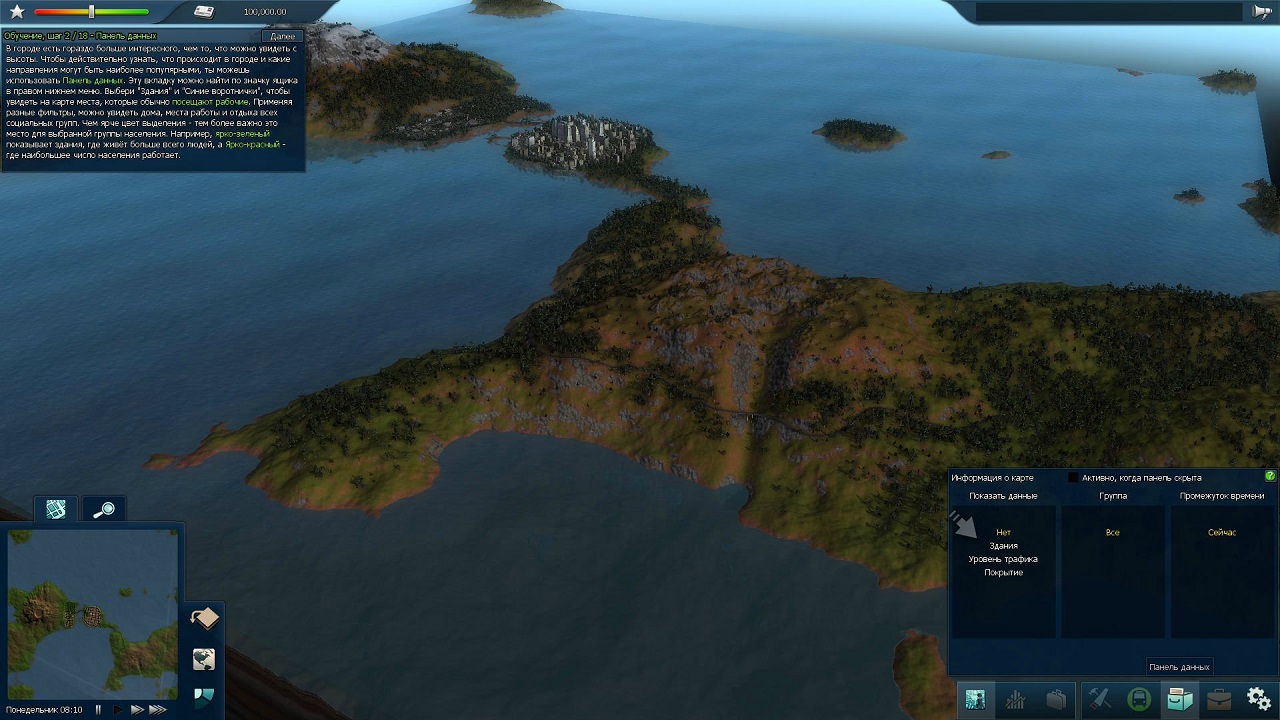Screen dimensions: 1280x720
Task: Choose the "Сейчас" time period
Action: pyautogui.click(x=1221, y=533)
